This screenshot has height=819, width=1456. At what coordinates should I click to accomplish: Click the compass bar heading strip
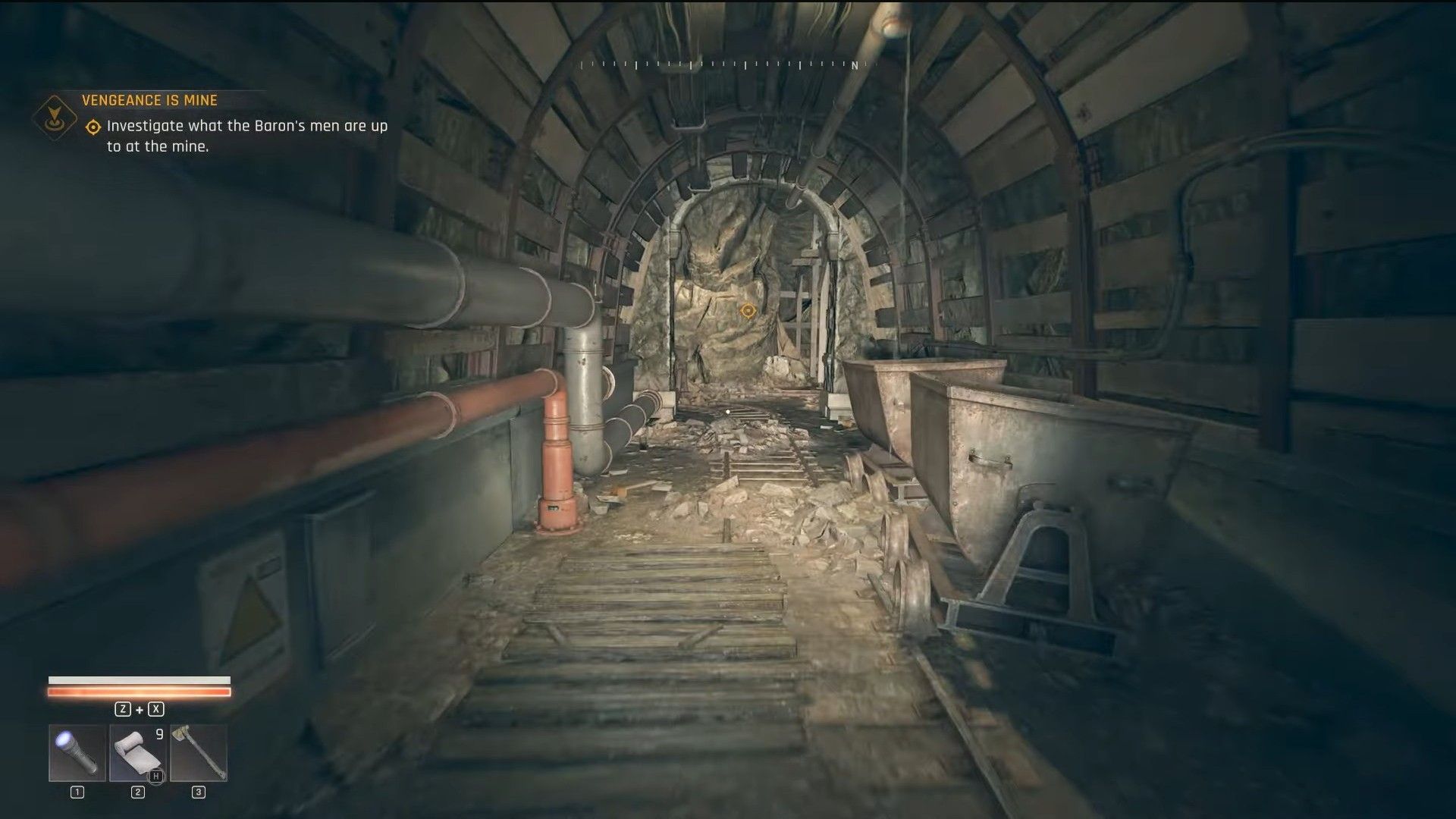(728, 65)
